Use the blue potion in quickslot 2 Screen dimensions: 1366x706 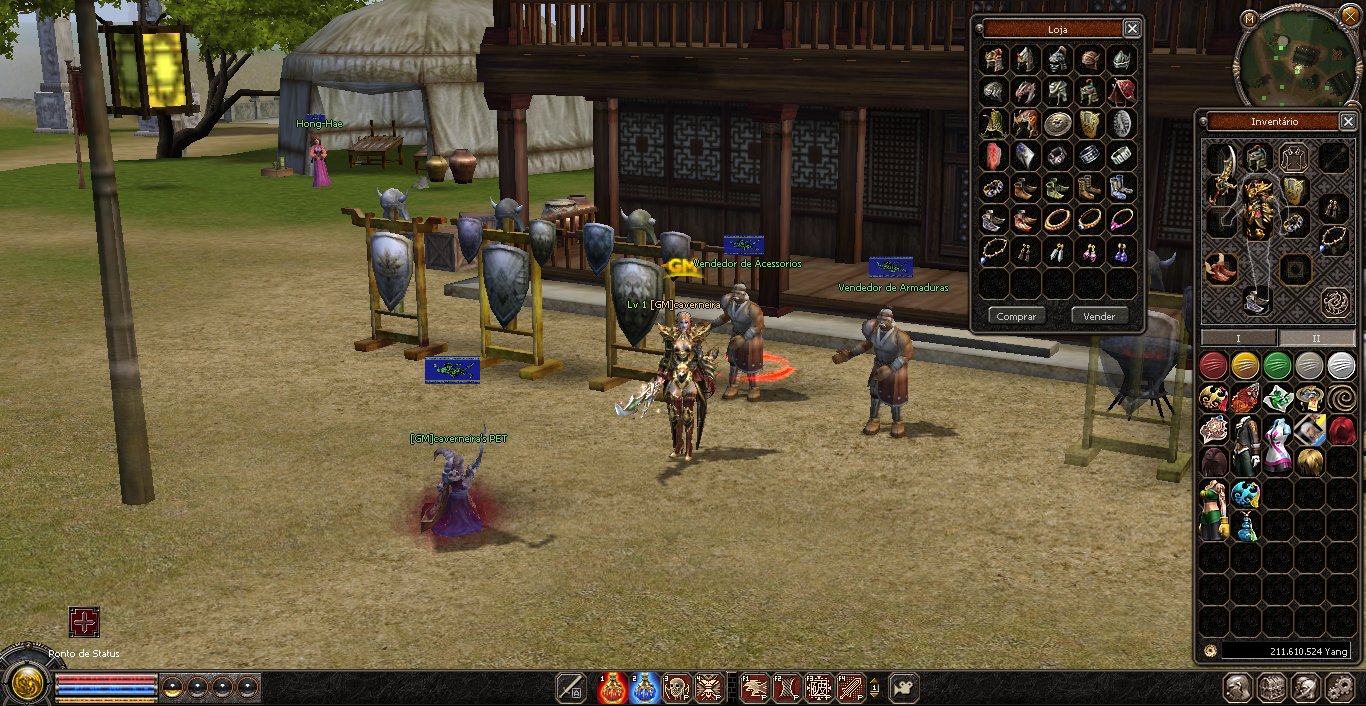click(644, 687)
